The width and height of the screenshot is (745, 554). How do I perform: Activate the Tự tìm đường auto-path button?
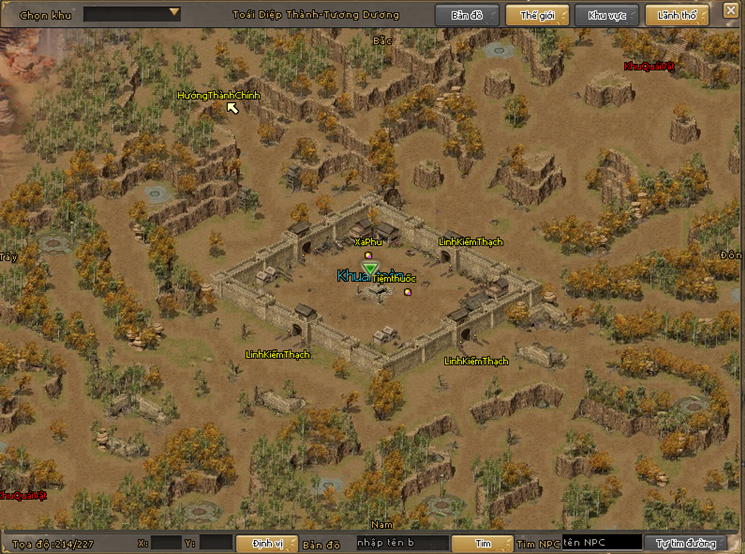tap(684, 543)
